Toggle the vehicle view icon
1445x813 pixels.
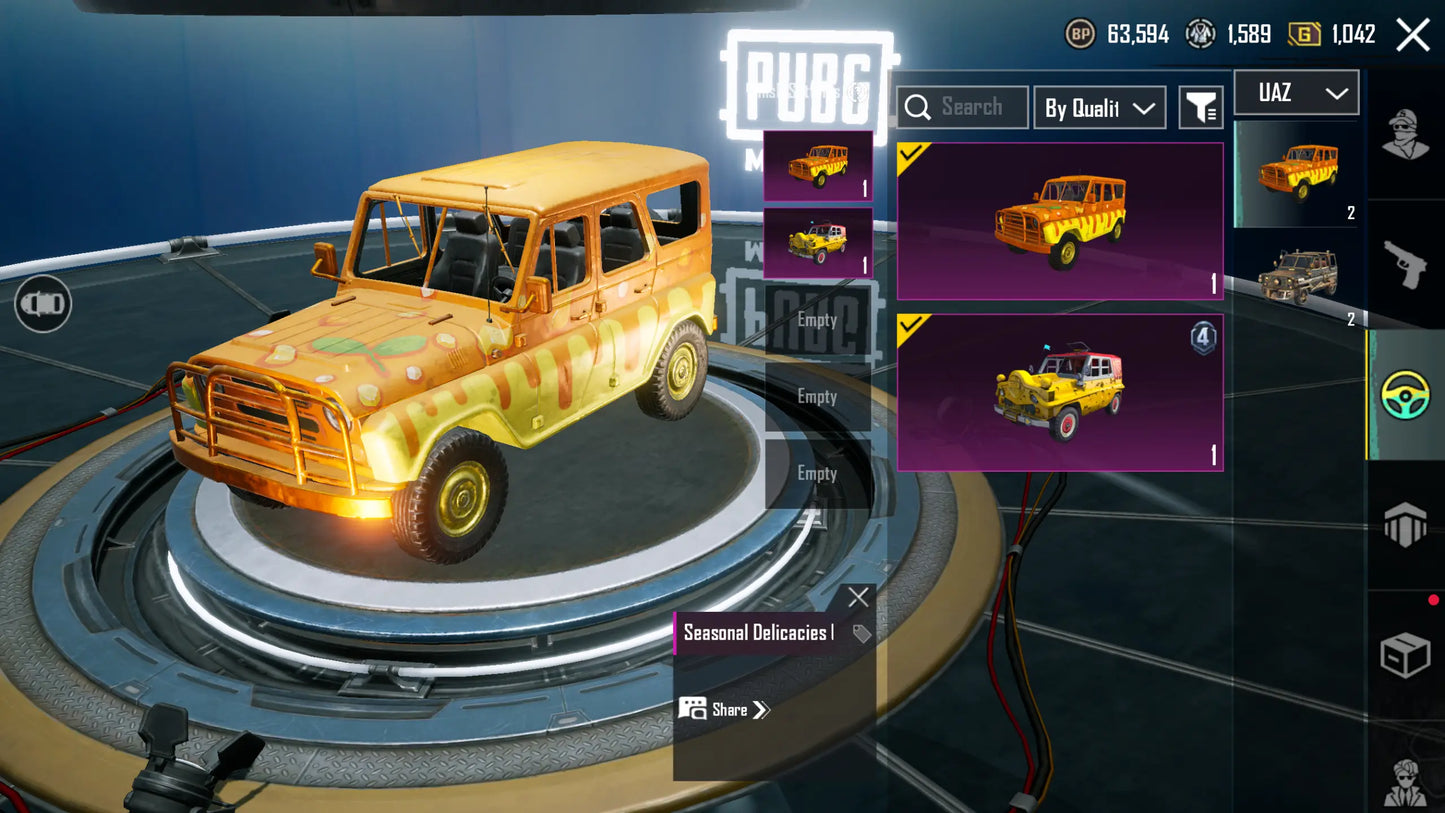43,303
